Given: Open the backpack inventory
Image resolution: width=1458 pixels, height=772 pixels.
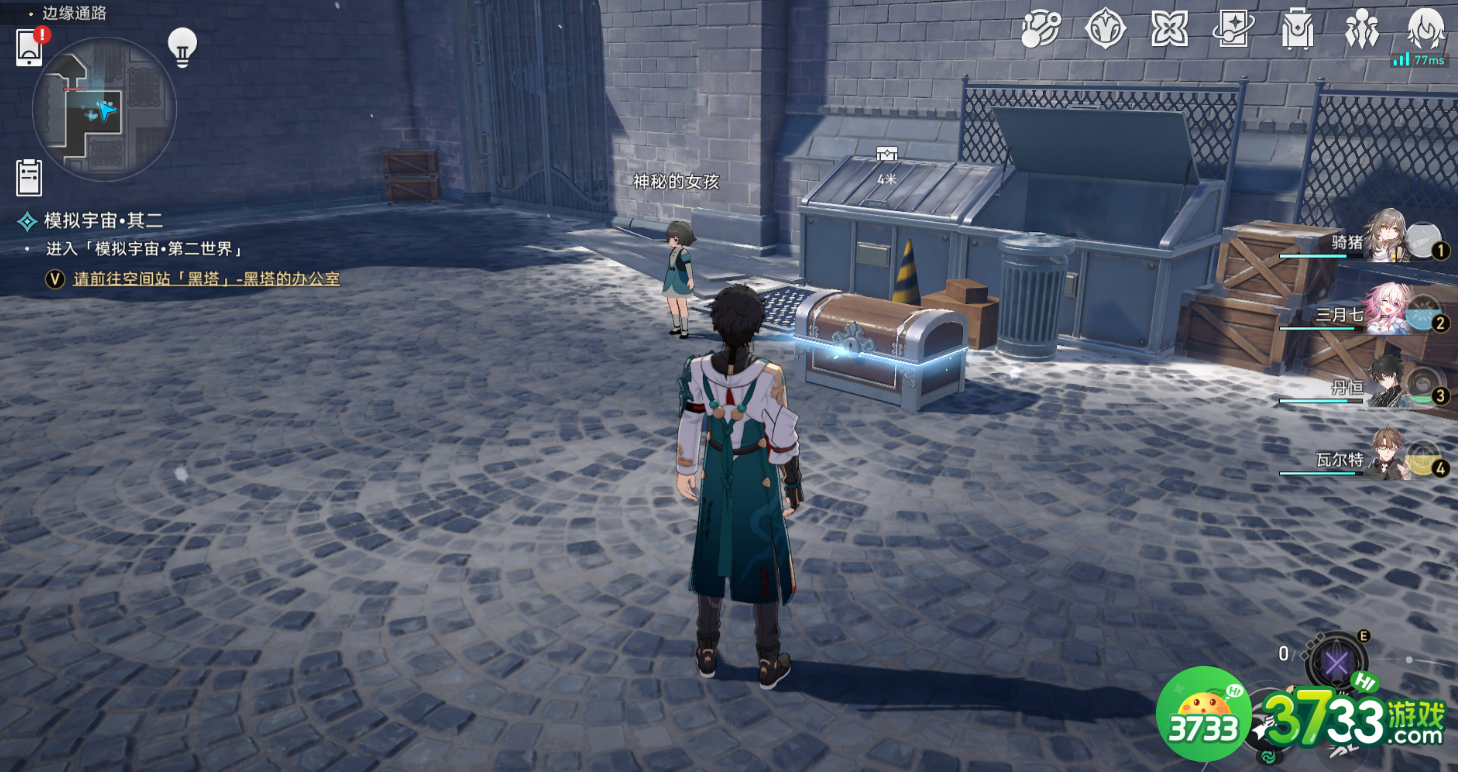Looking at the screenshot, I should coord(1297,30).
